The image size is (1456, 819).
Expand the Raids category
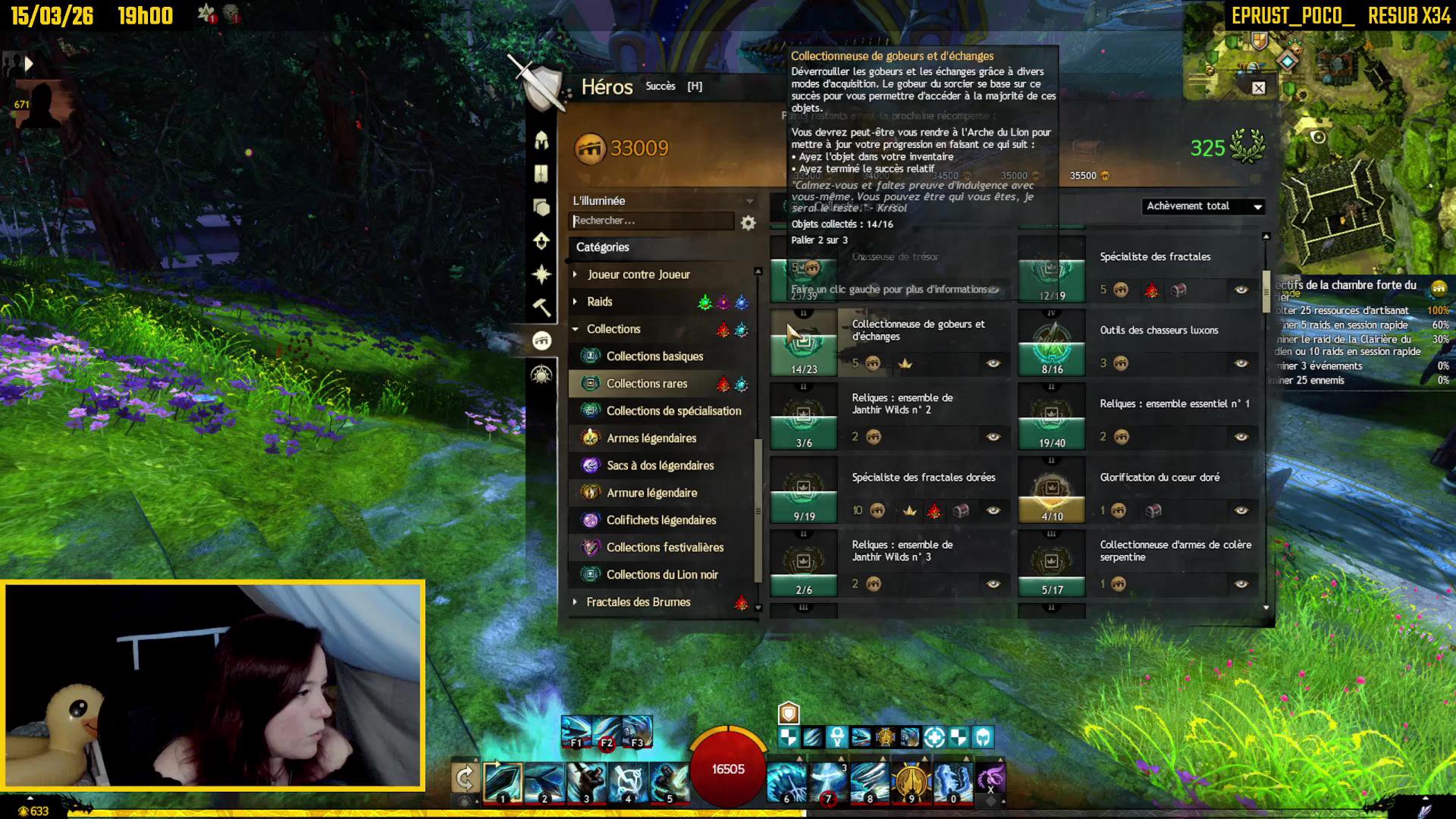[x=599, y=302]
